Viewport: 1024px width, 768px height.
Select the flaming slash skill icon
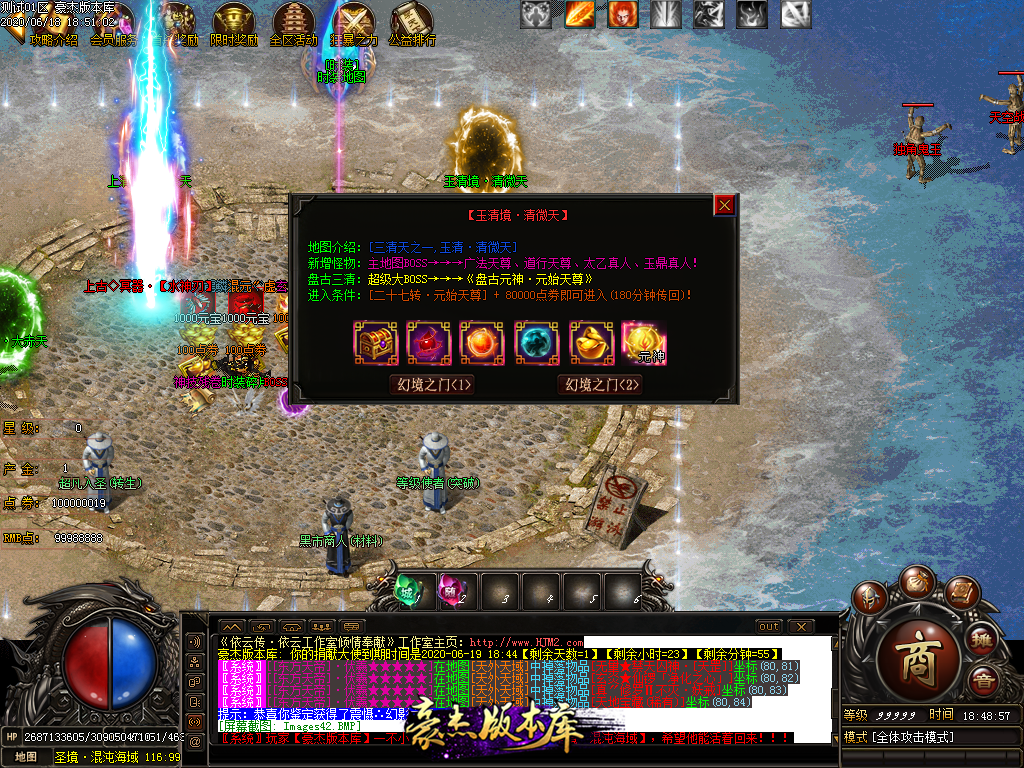point(580,14)
